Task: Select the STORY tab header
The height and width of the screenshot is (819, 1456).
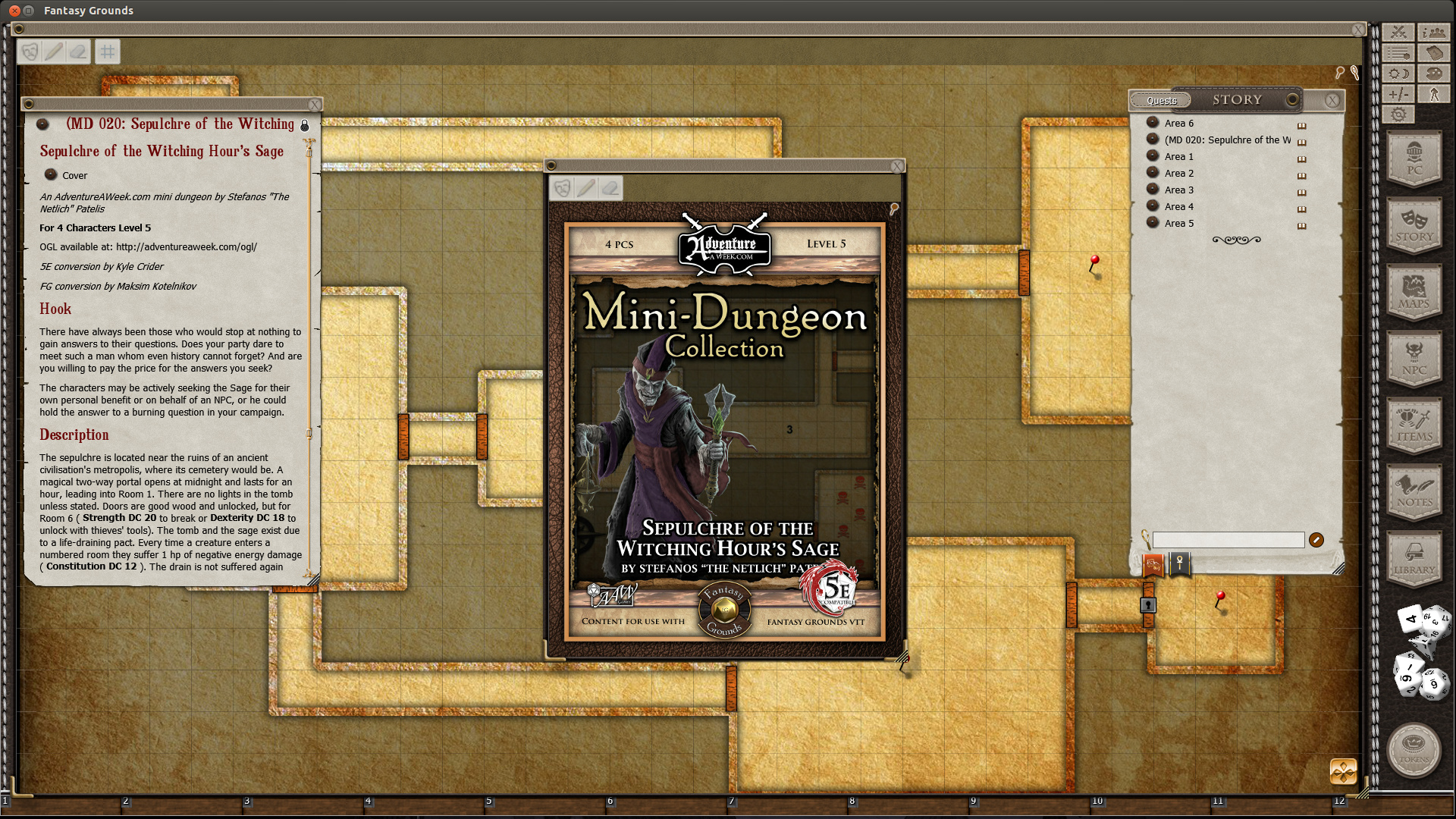Action: (1237, 99)
